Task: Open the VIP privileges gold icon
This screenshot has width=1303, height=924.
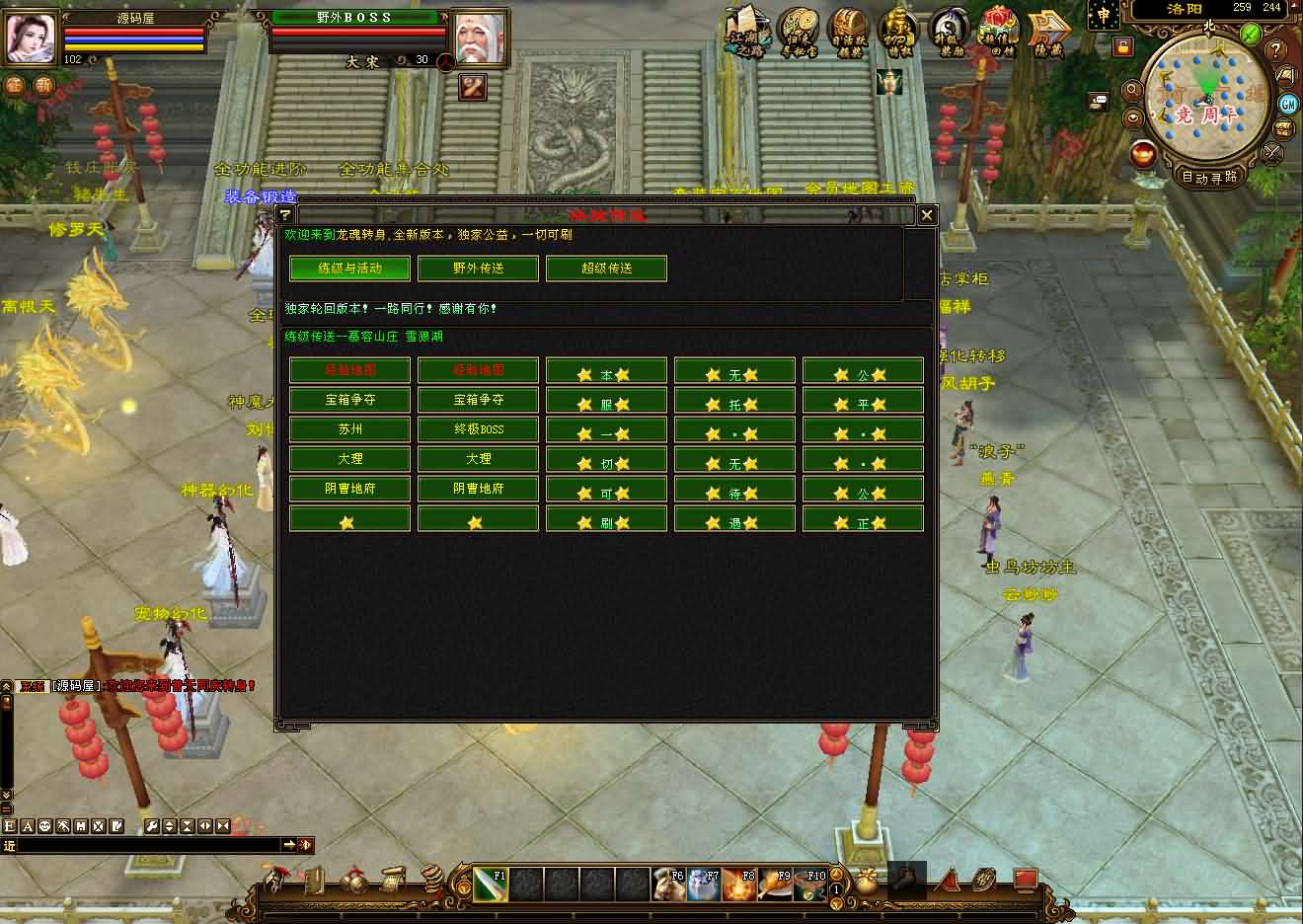Action: (897, 32)
